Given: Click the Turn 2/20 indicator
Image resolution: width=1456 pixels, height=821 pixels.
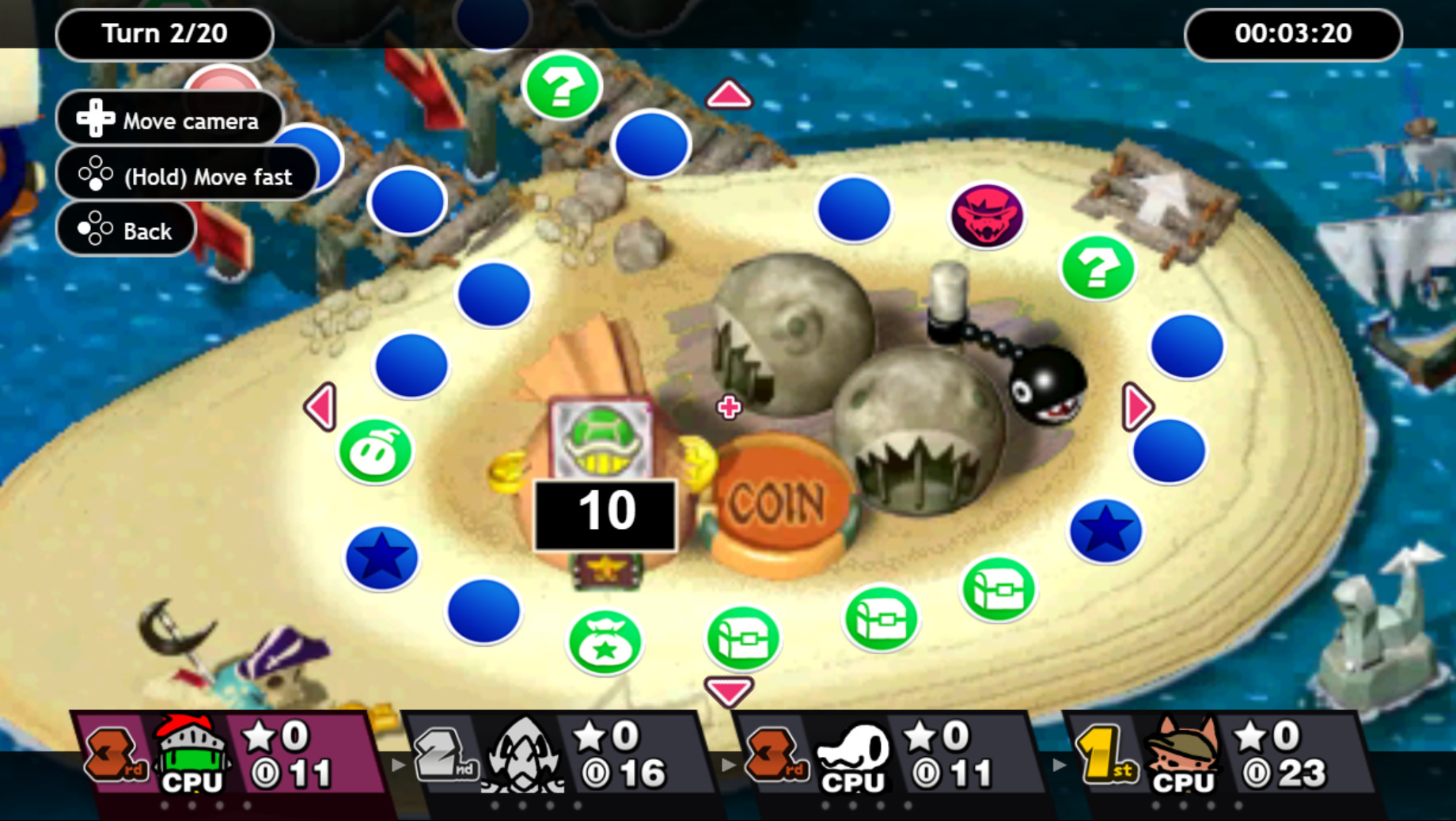Looking at the screenshot, I should coord(164,33).
